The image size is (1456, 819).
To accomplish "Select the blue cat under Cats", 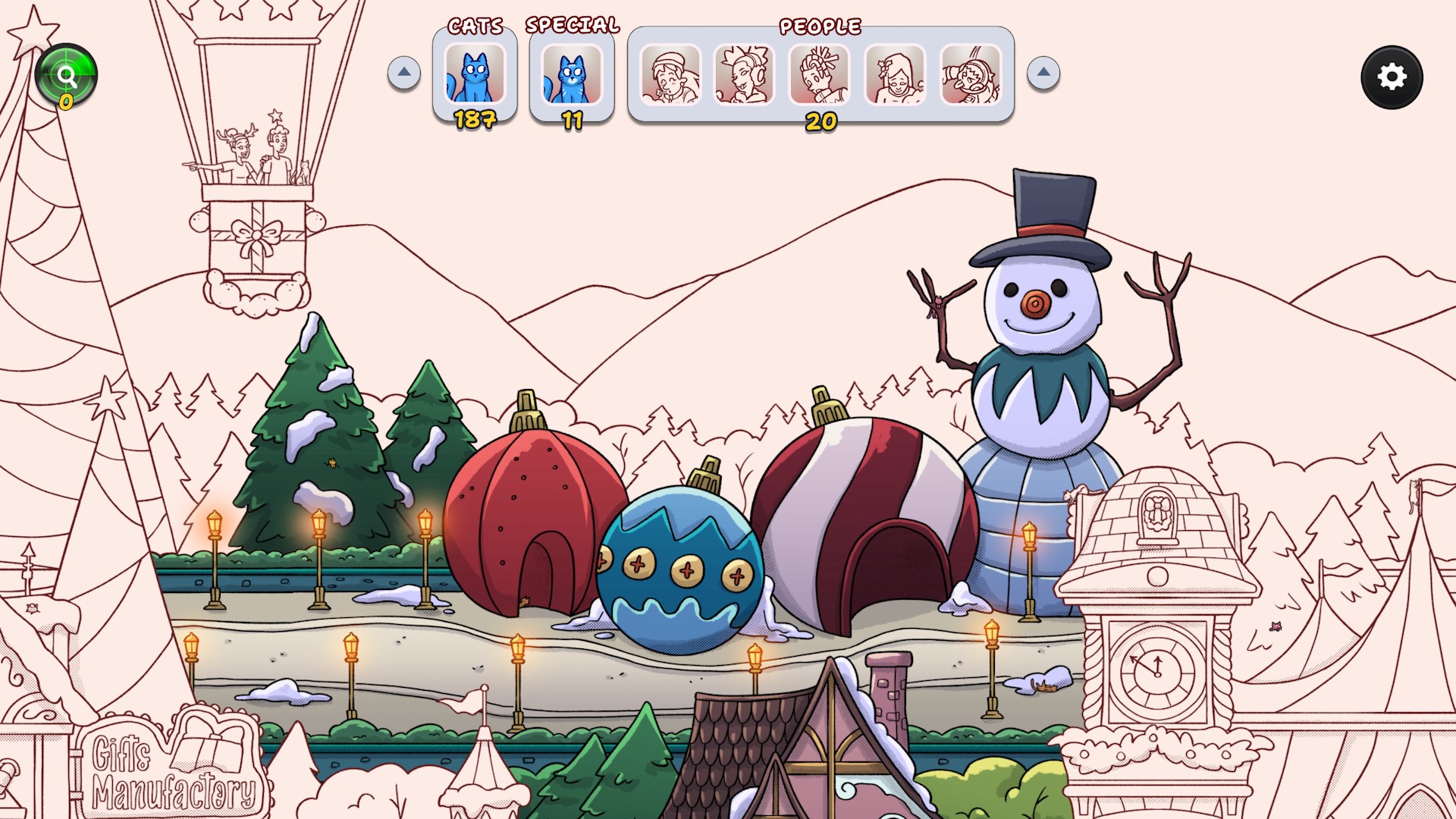I will [475, 74].
